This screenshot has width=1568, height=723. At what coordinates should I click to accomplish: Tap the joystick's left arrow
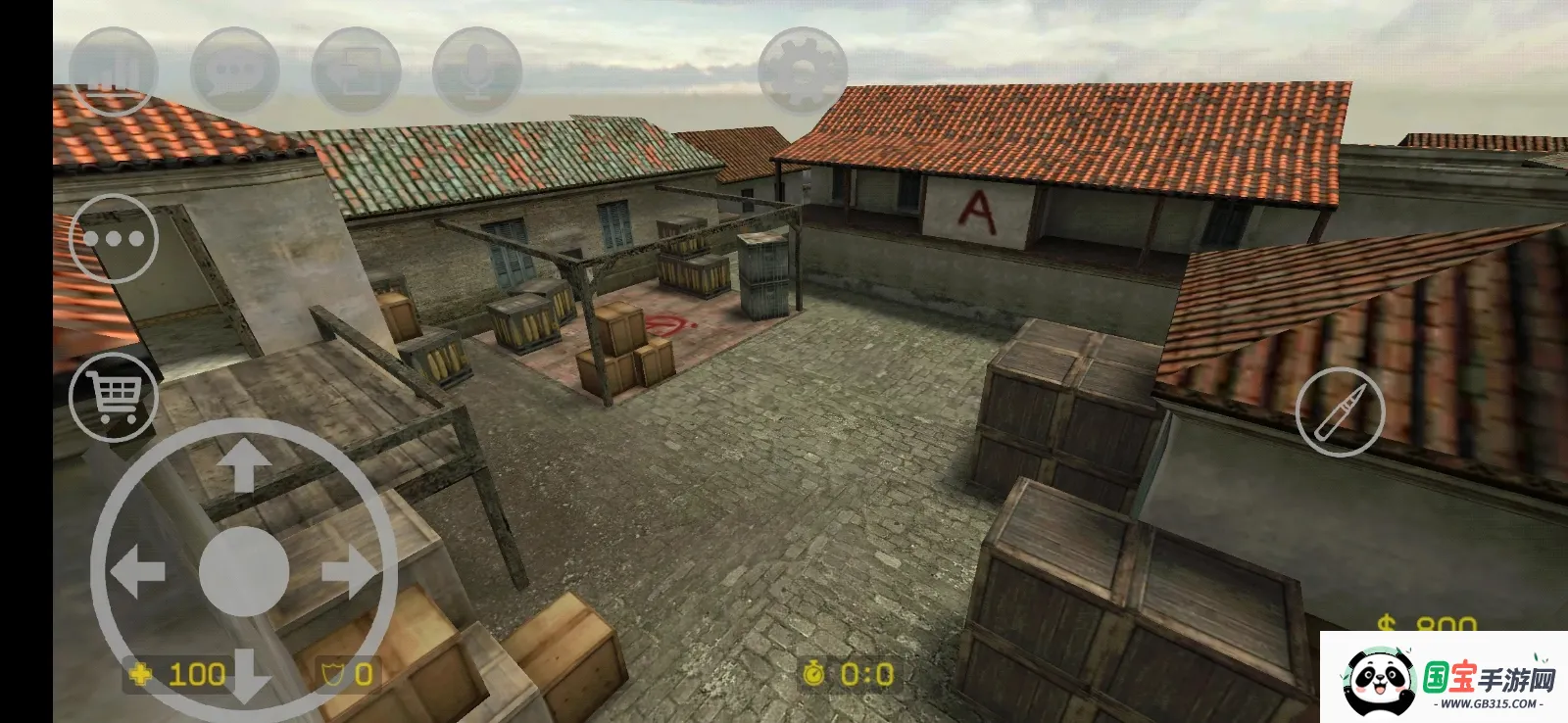tap(137, 572)
